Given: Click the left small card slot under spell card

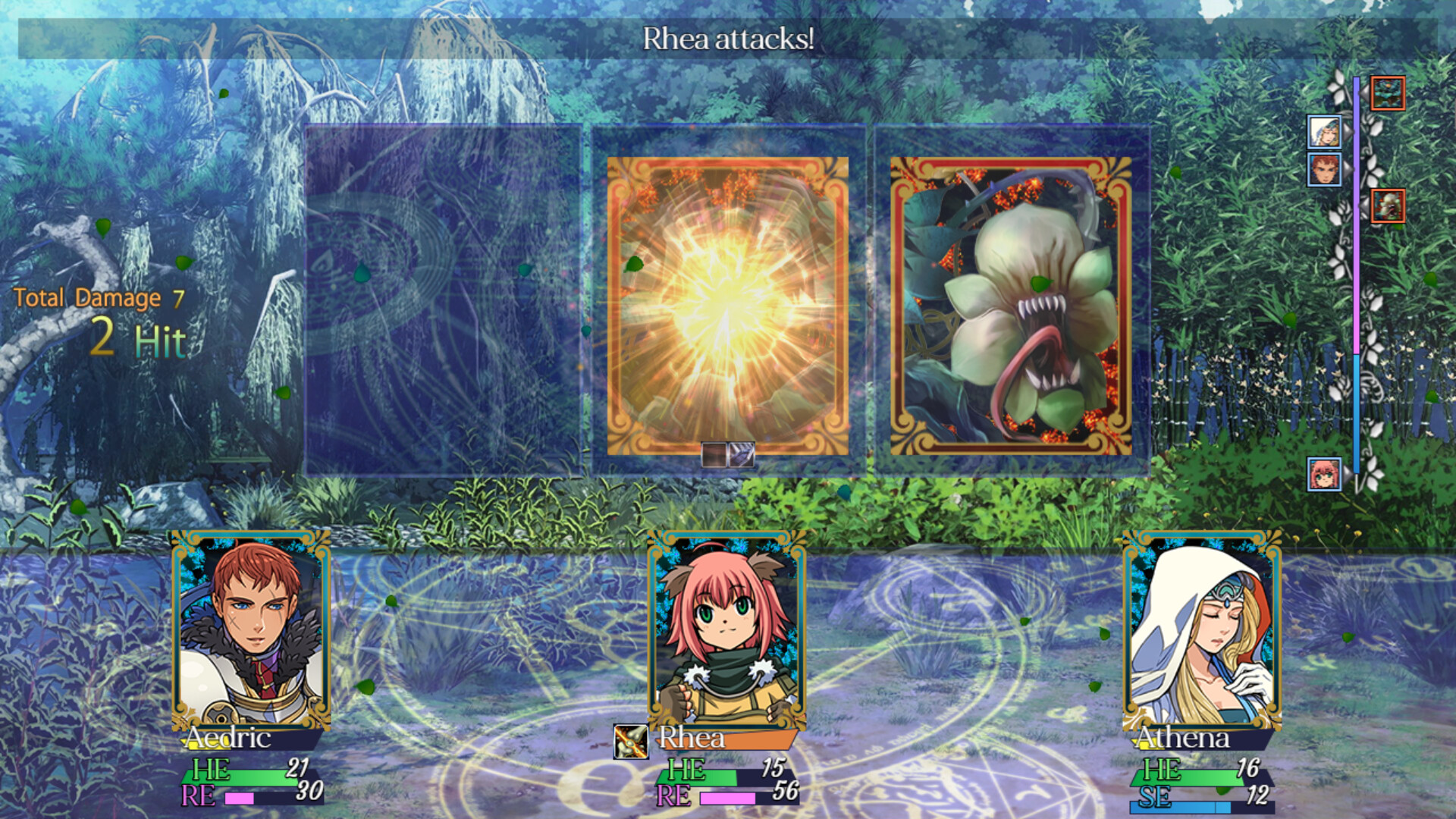Looking at the screenshot, I should [x=714, y=455].
